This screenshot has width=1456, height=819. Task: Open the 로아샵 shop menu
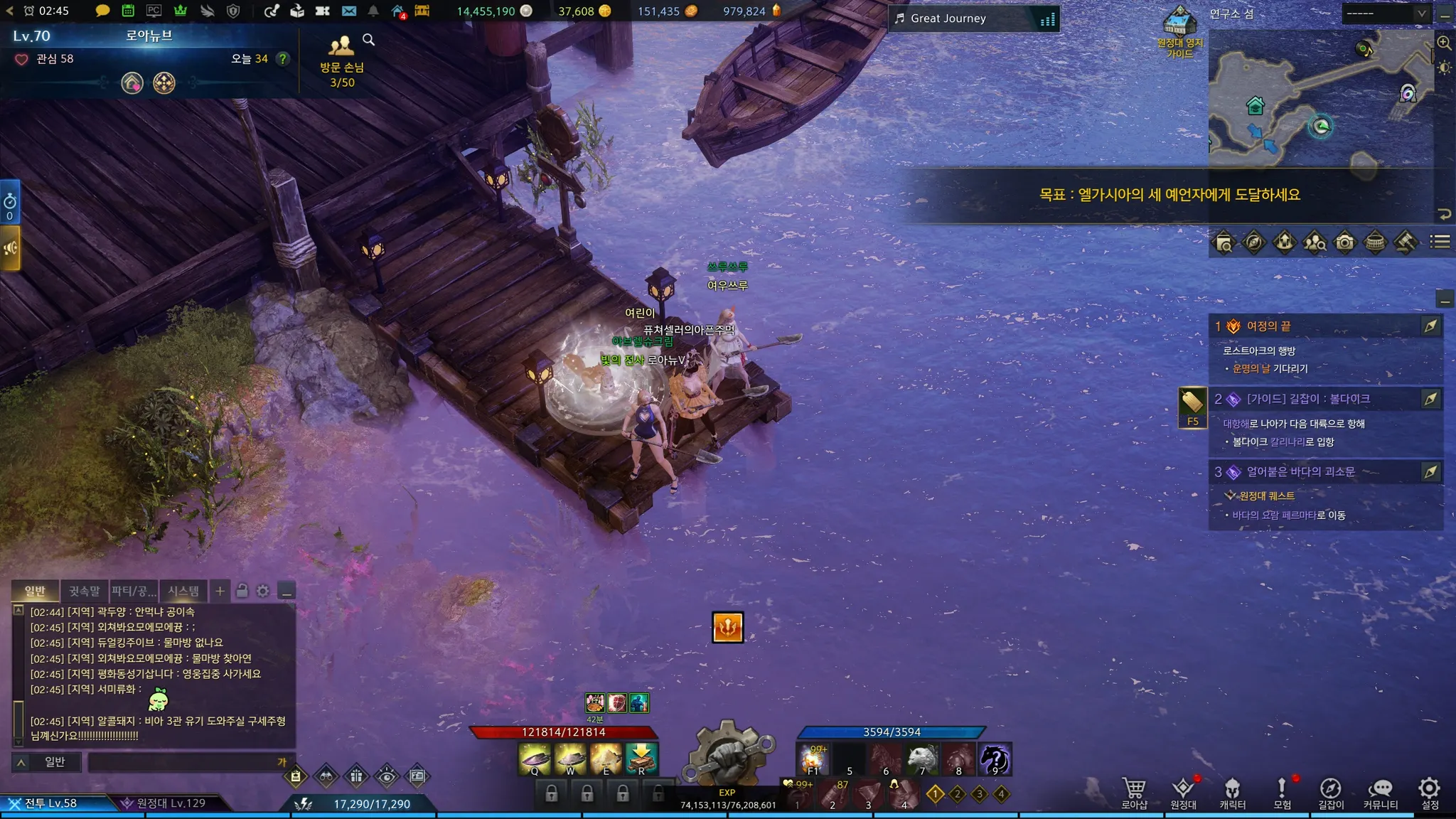(1134, 793)
